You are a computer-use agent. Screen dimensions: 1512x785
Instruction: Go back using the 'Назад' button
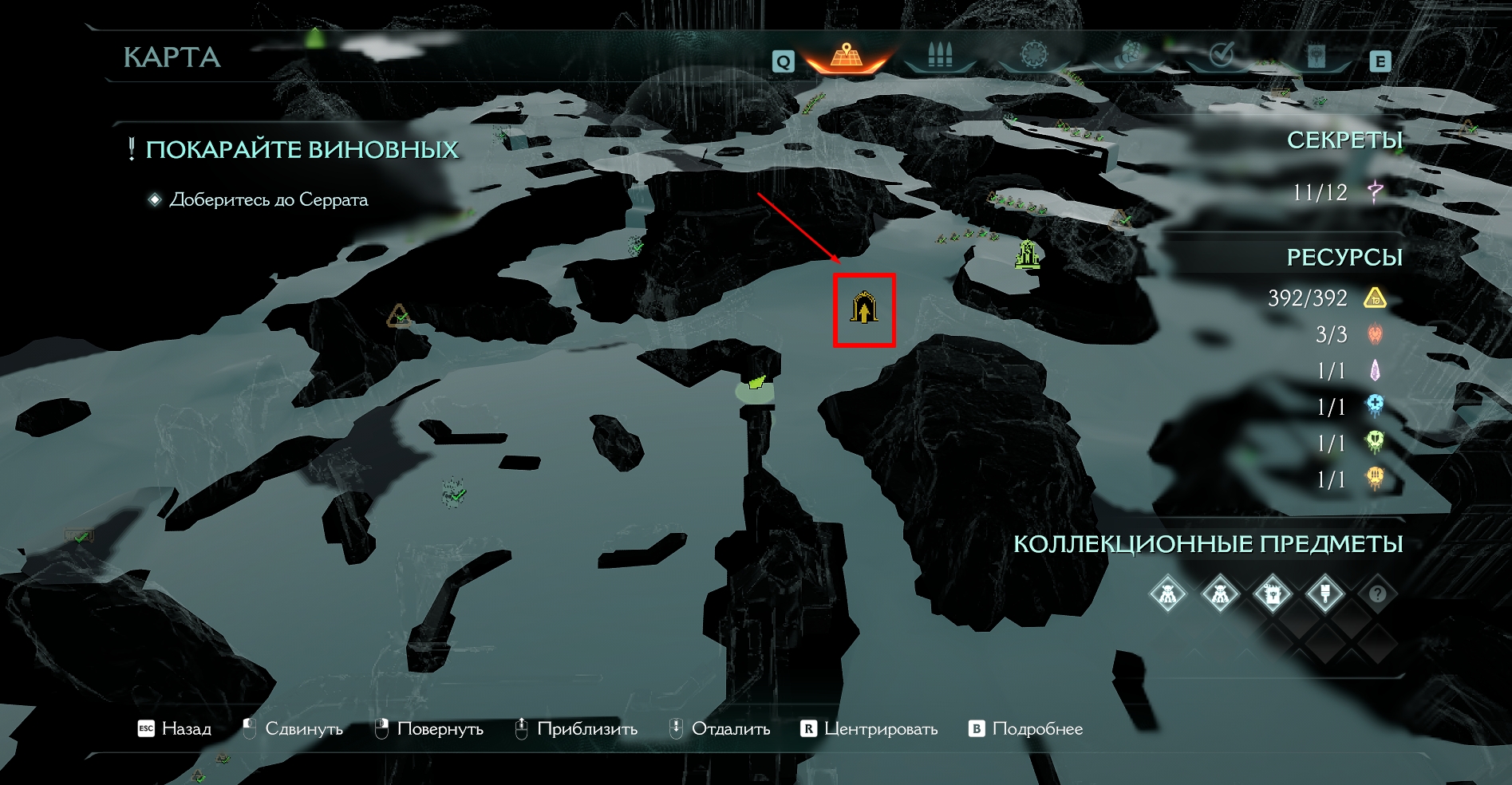pyautogui.click(x=175, y=729)
